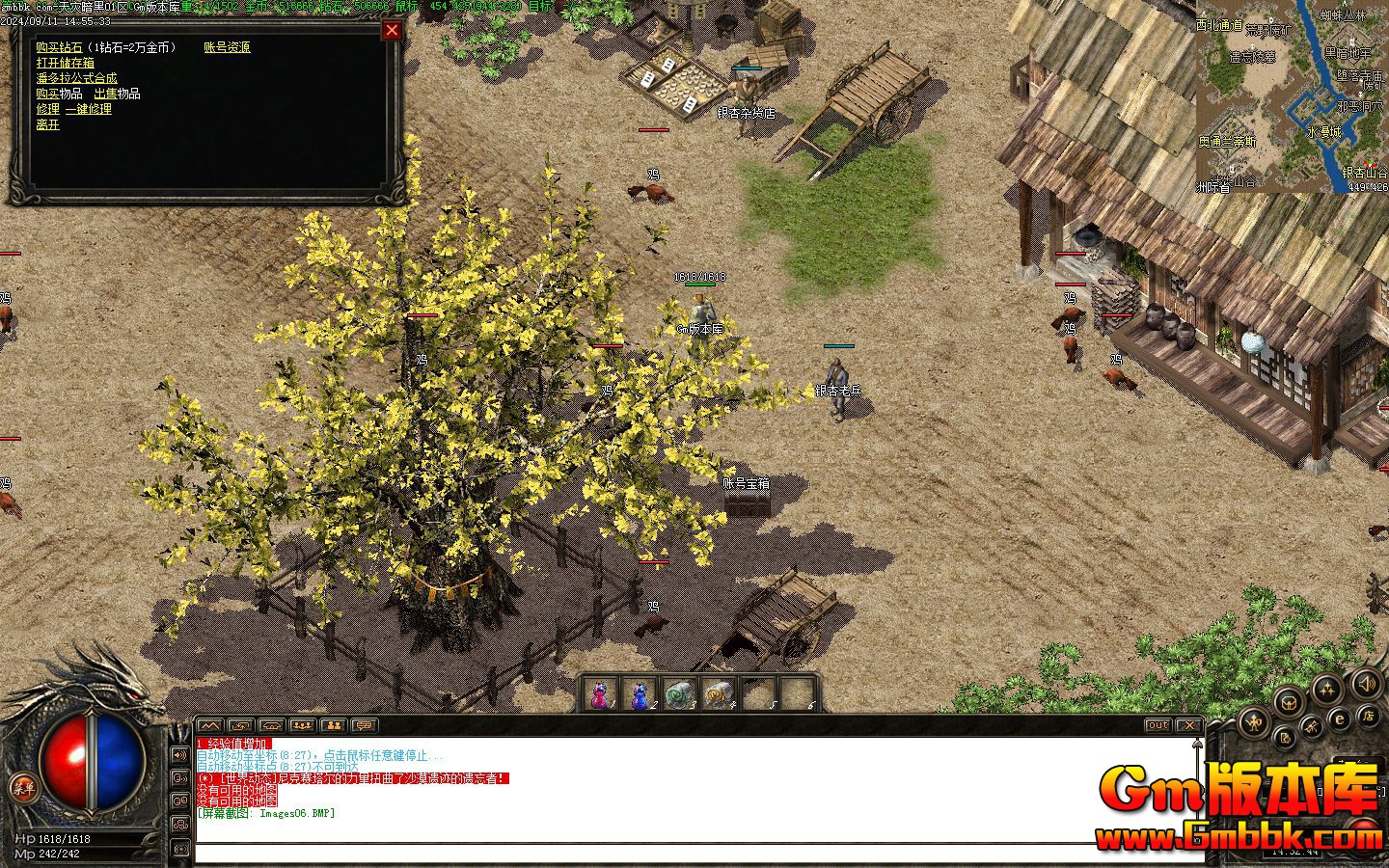Click the 修理 repair link
The width and height of the screenshot is (1389, 868).
(47, 109)
